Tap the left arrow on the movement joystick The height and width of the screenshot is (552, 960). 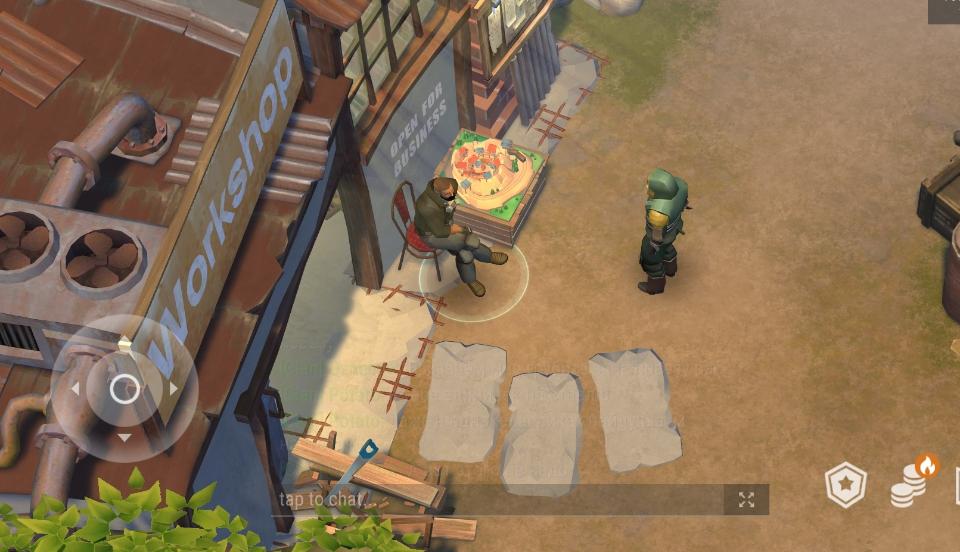74,388
